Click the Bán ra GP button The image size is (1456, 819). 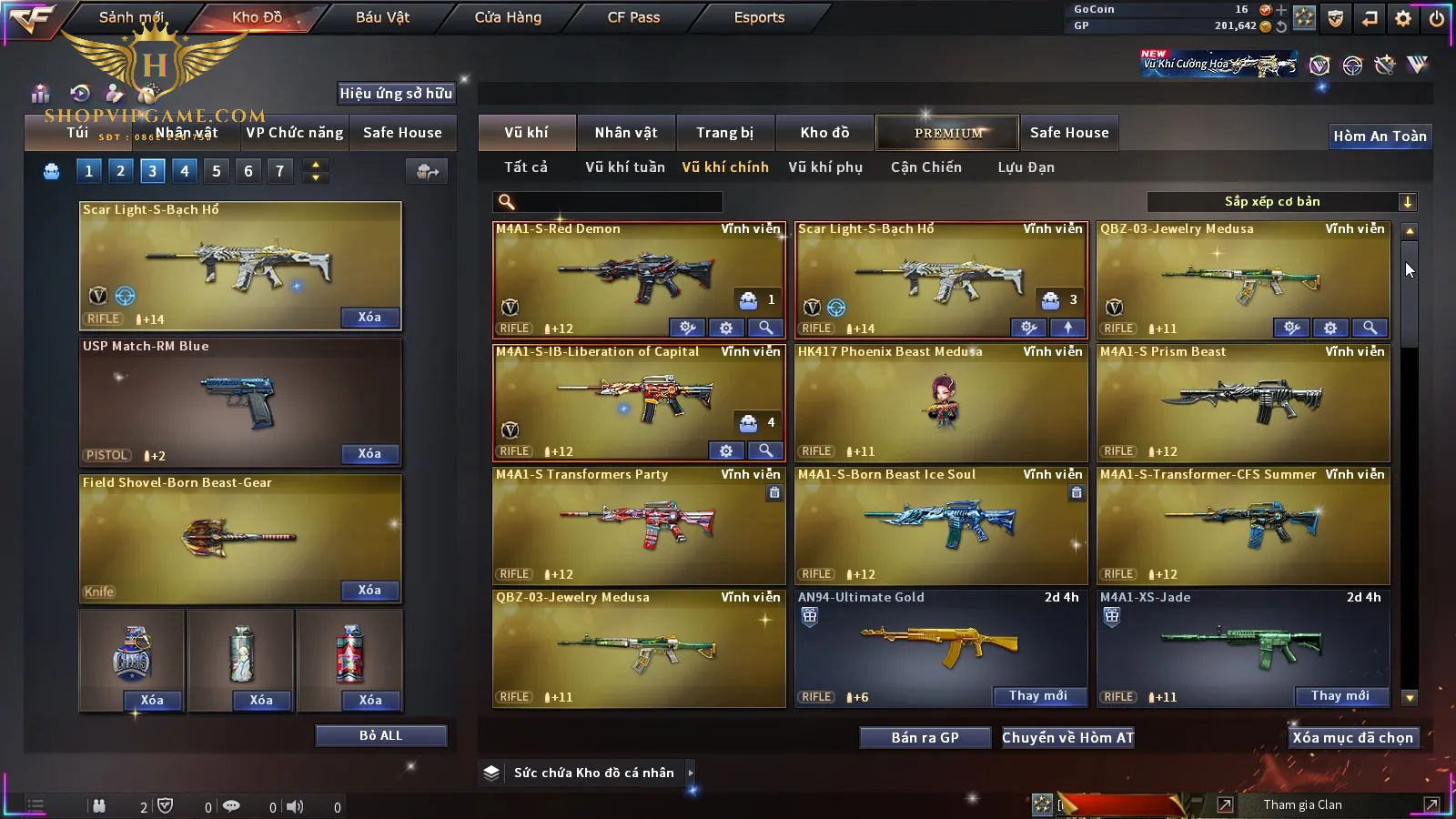tap(925, 738)
